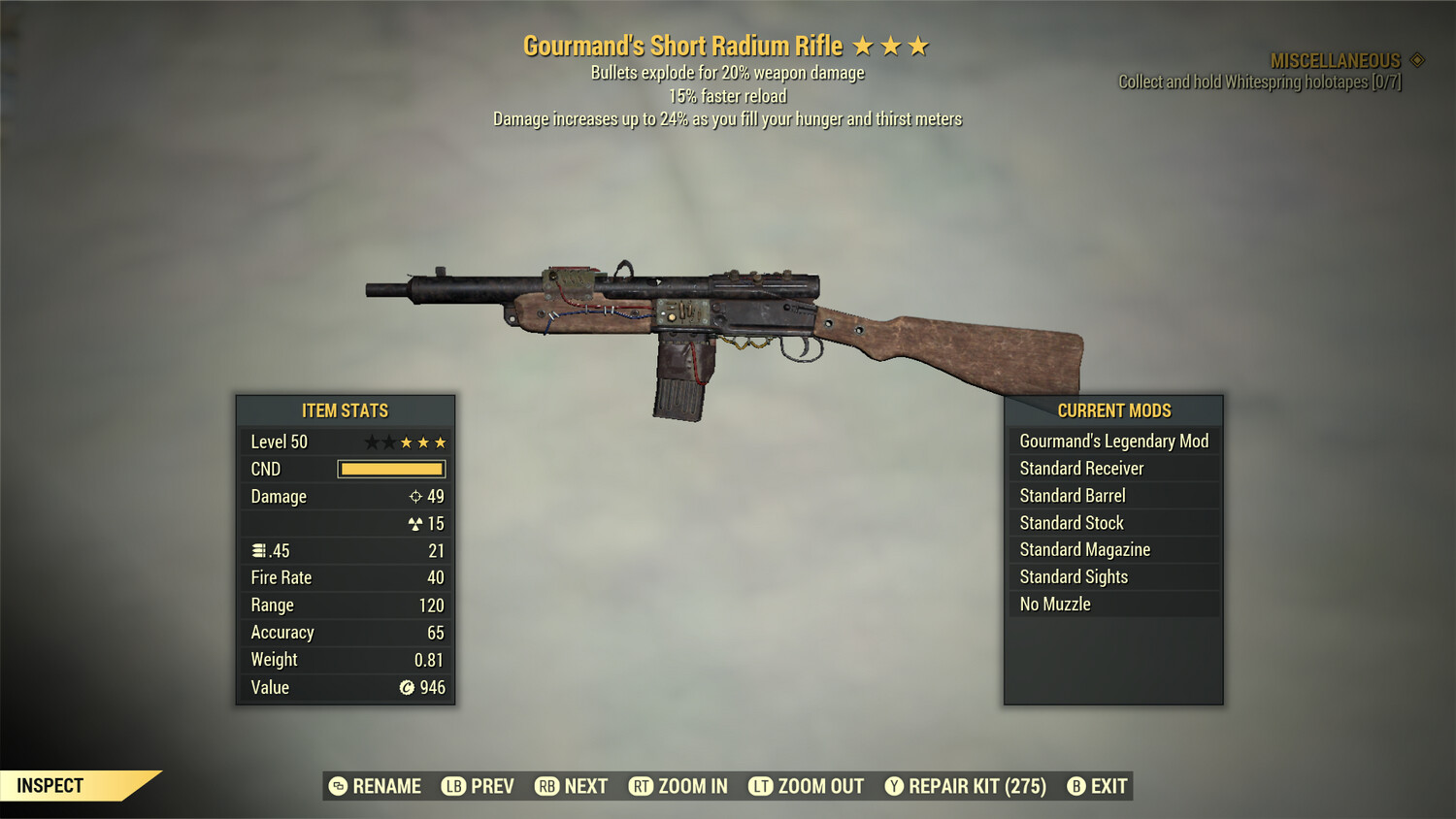Viewport: 1456px width, 819px height.
Task: Toggle the first dimmed star on Level 50 row
Action: pos(372,442)
